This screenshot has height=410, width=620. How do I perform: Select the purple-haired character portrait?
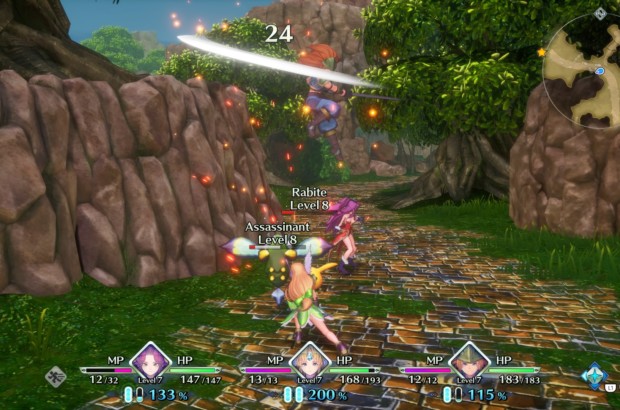point(150,359)
